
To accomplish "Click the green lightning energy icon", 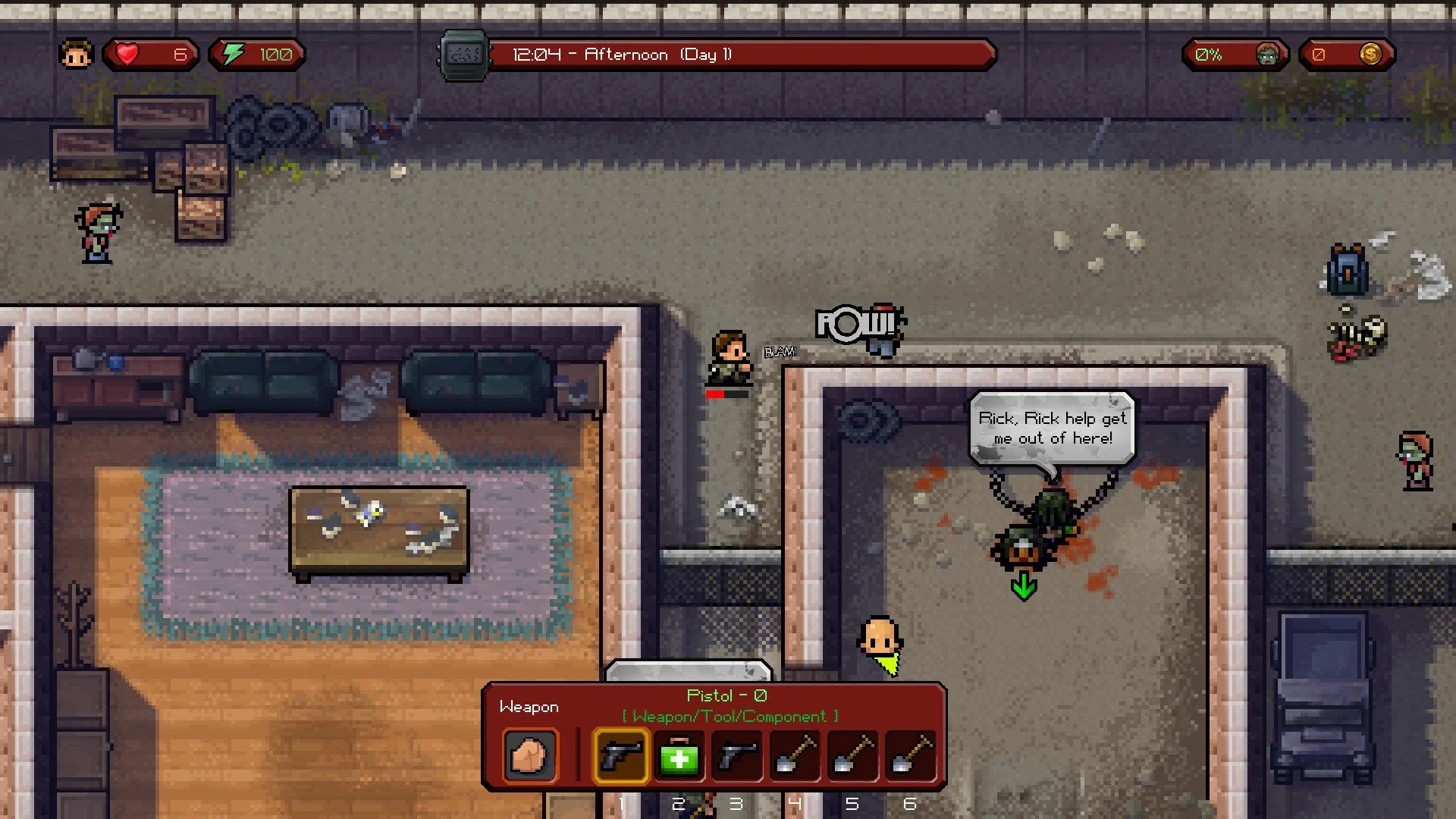I will point(233,53).
